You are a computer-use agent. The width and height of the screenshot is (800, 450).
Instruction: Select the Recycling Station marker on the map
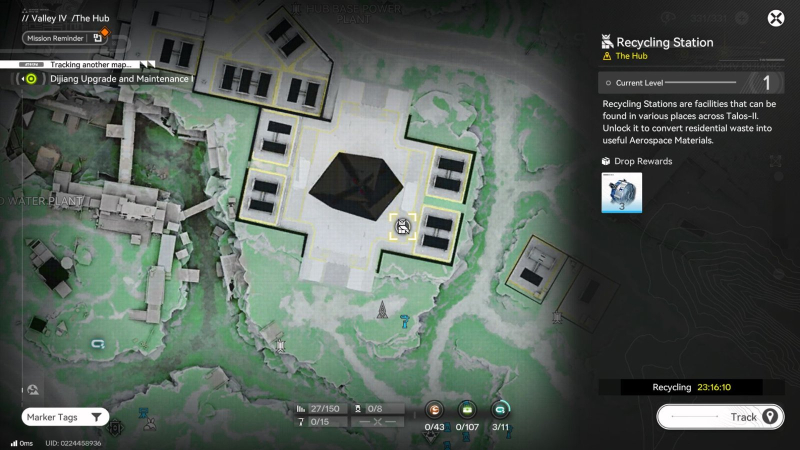tap(402, 226)
